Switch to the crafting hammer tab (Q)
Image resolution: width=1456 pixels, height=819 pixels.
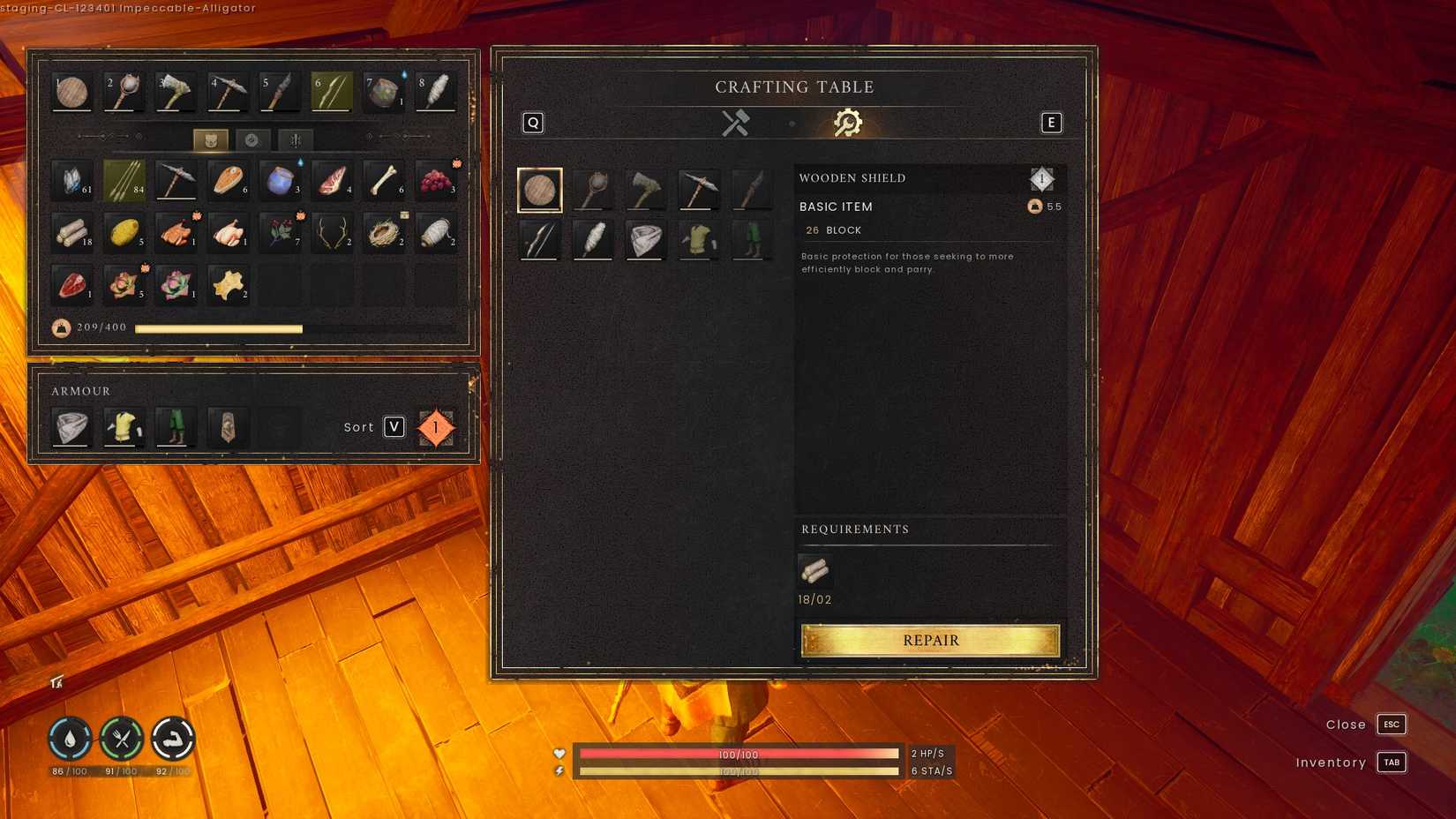point(735,123)
